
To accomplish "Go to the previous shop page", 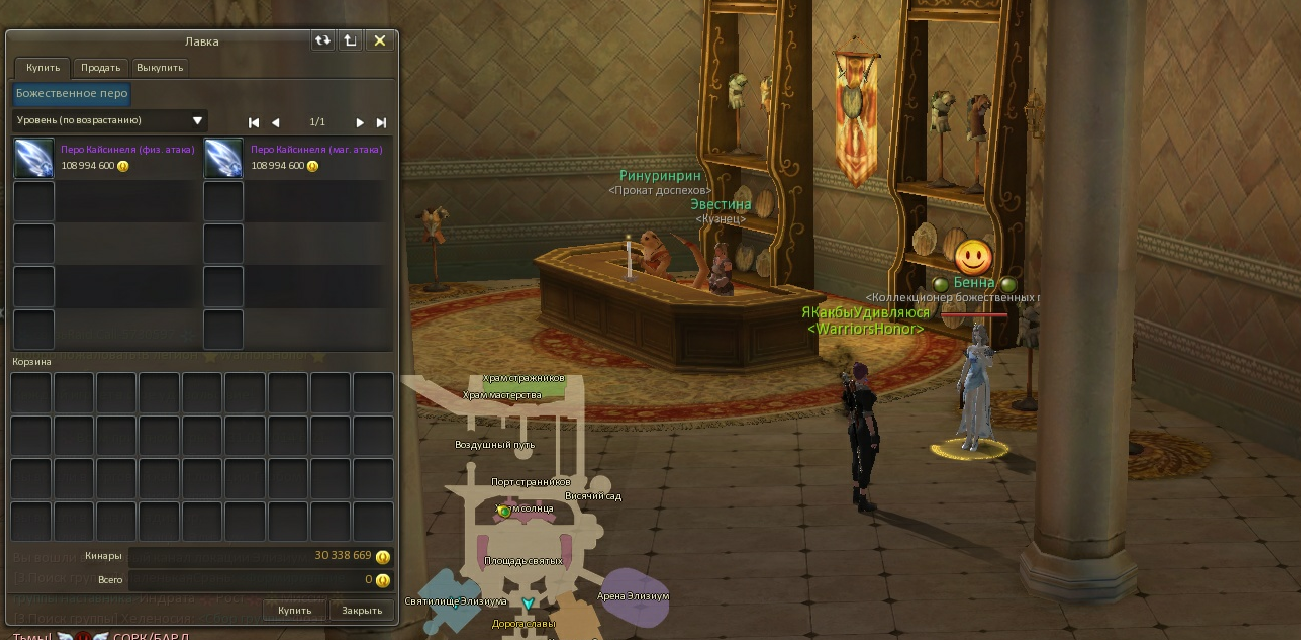I will (276, 122).
